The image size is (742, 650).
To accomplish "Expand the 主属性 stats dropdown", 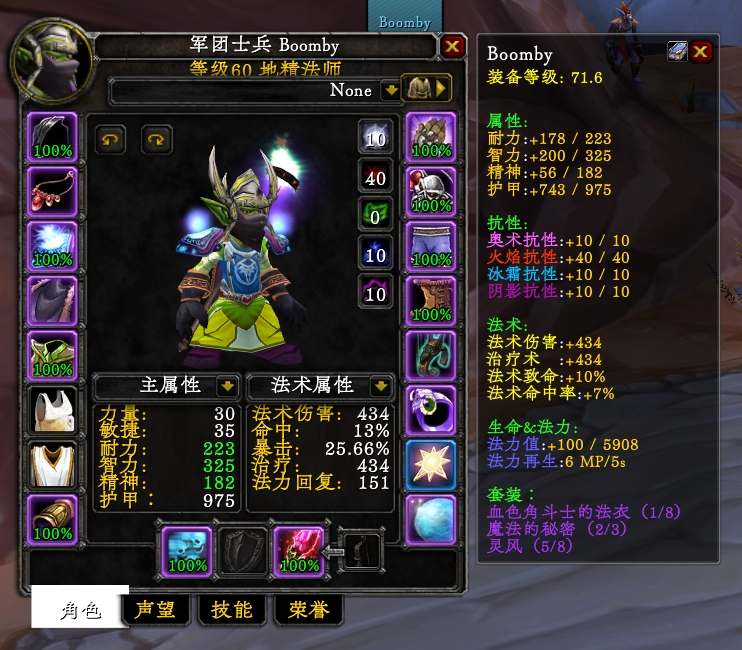I will pyautogui.click(x=227, y=386).
